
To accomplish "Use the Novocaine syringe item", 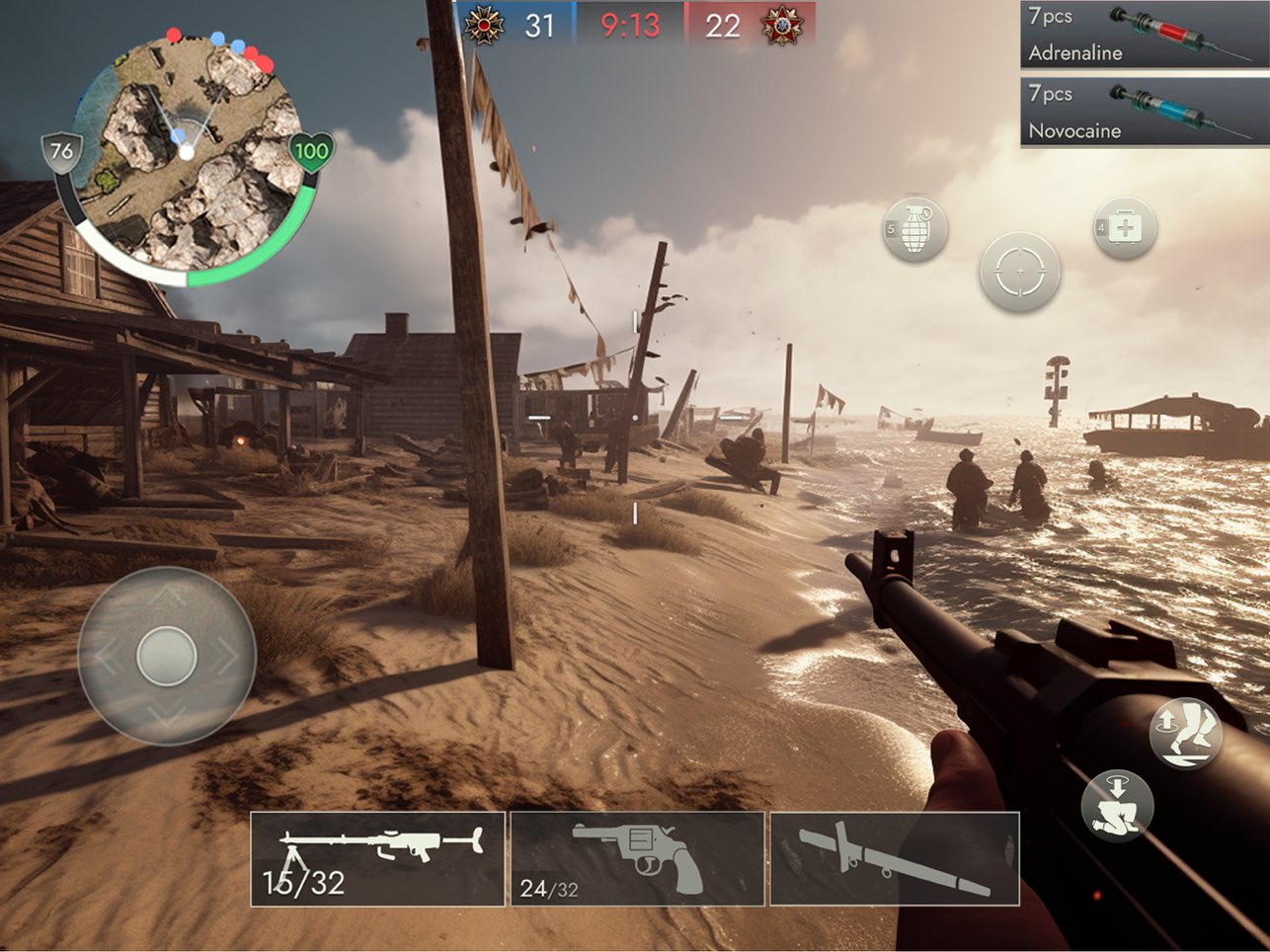I will click(x=1144, y=112).
